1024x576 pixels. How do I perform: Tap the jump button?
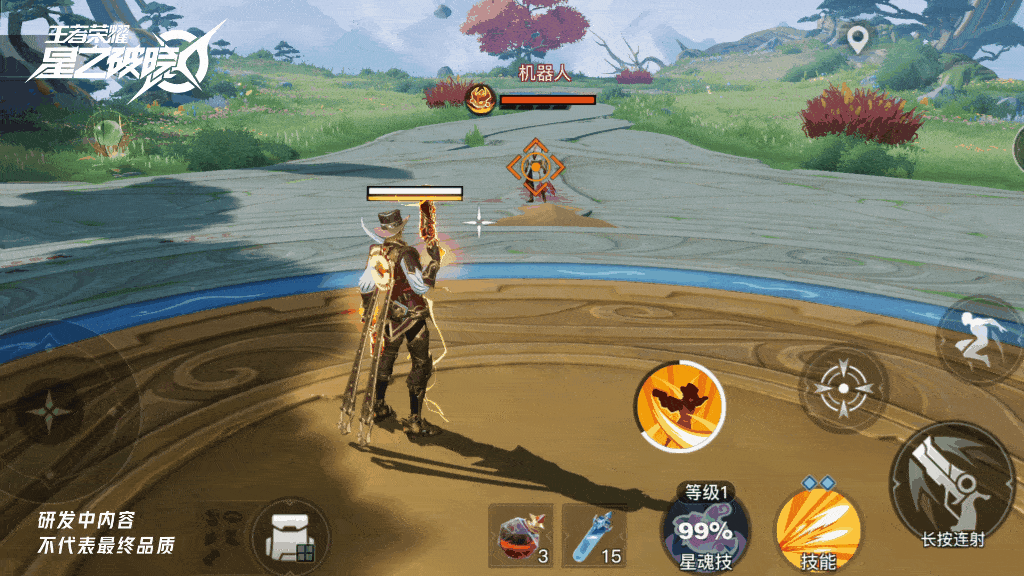[x=978, y=339]
